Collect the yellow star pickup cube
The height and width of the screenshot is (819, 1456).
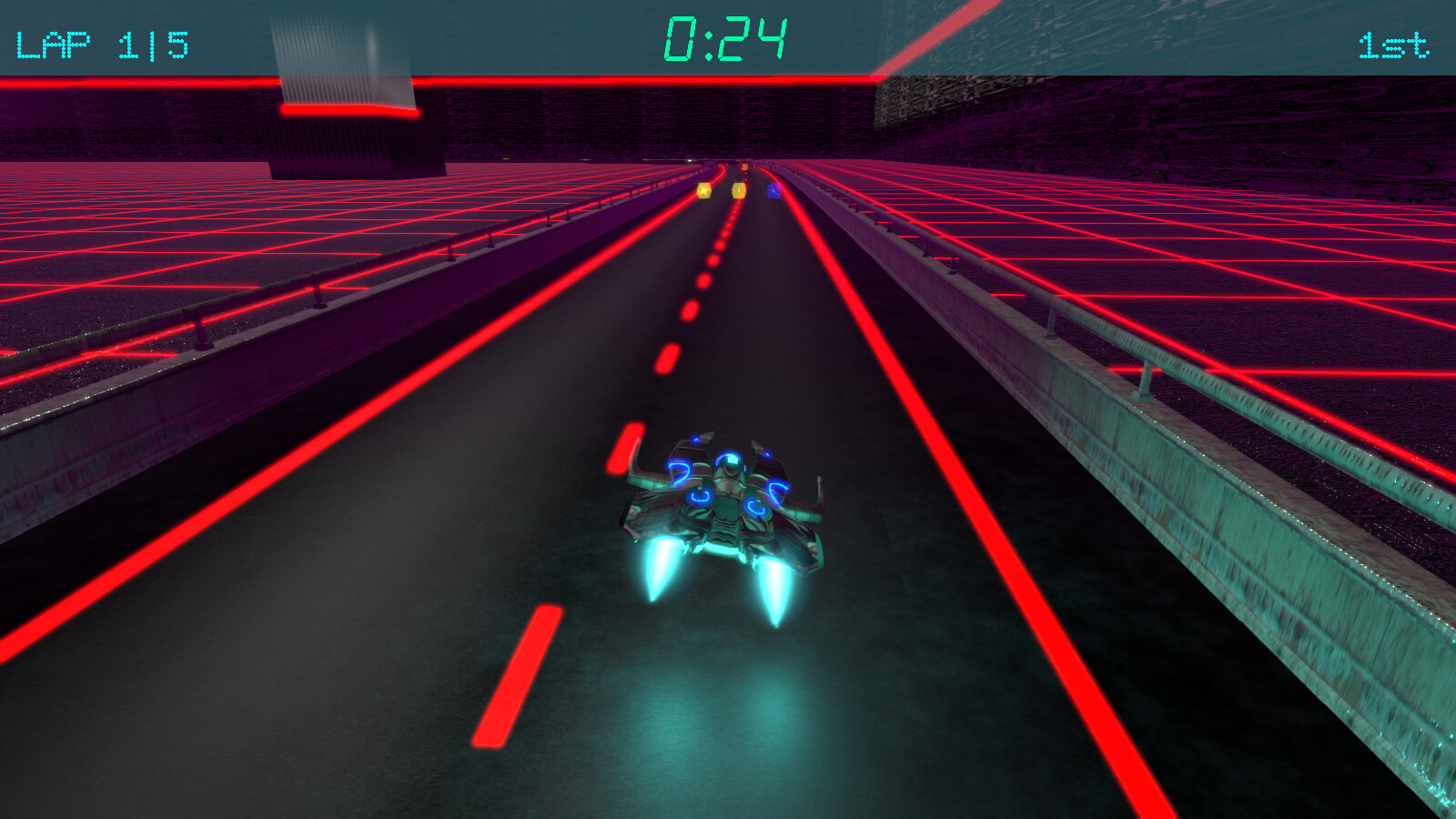pyautogui.click(x=704, y=190)
